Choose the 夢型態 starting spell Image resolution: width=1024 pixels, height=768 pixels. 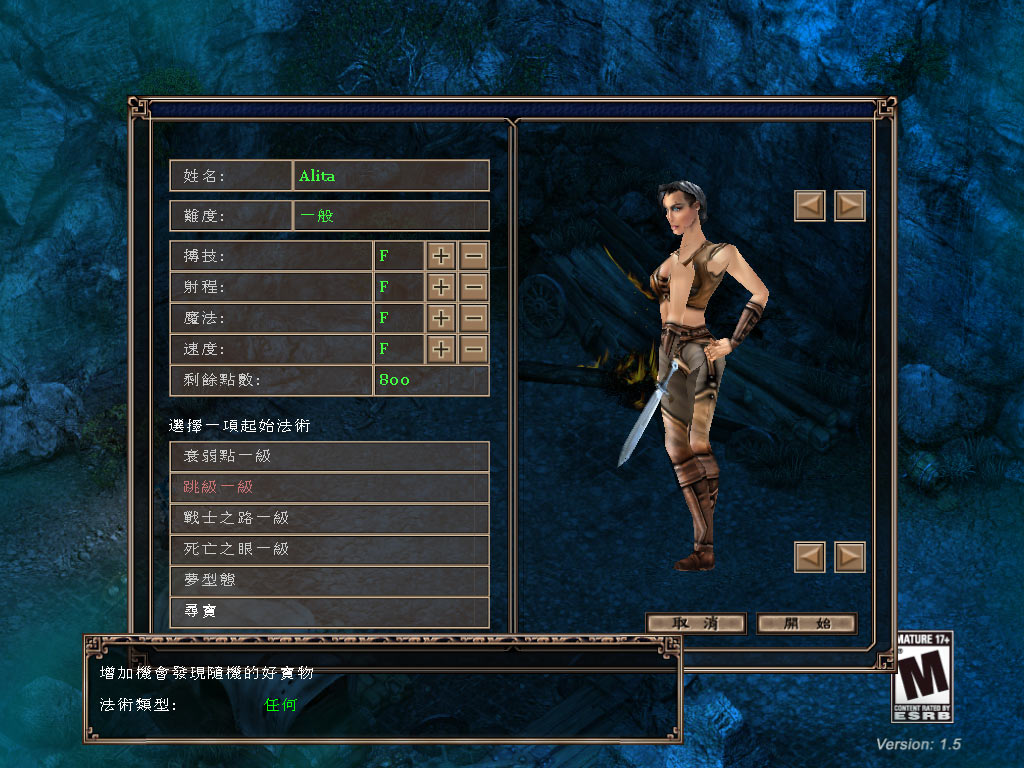click(329, 580)
